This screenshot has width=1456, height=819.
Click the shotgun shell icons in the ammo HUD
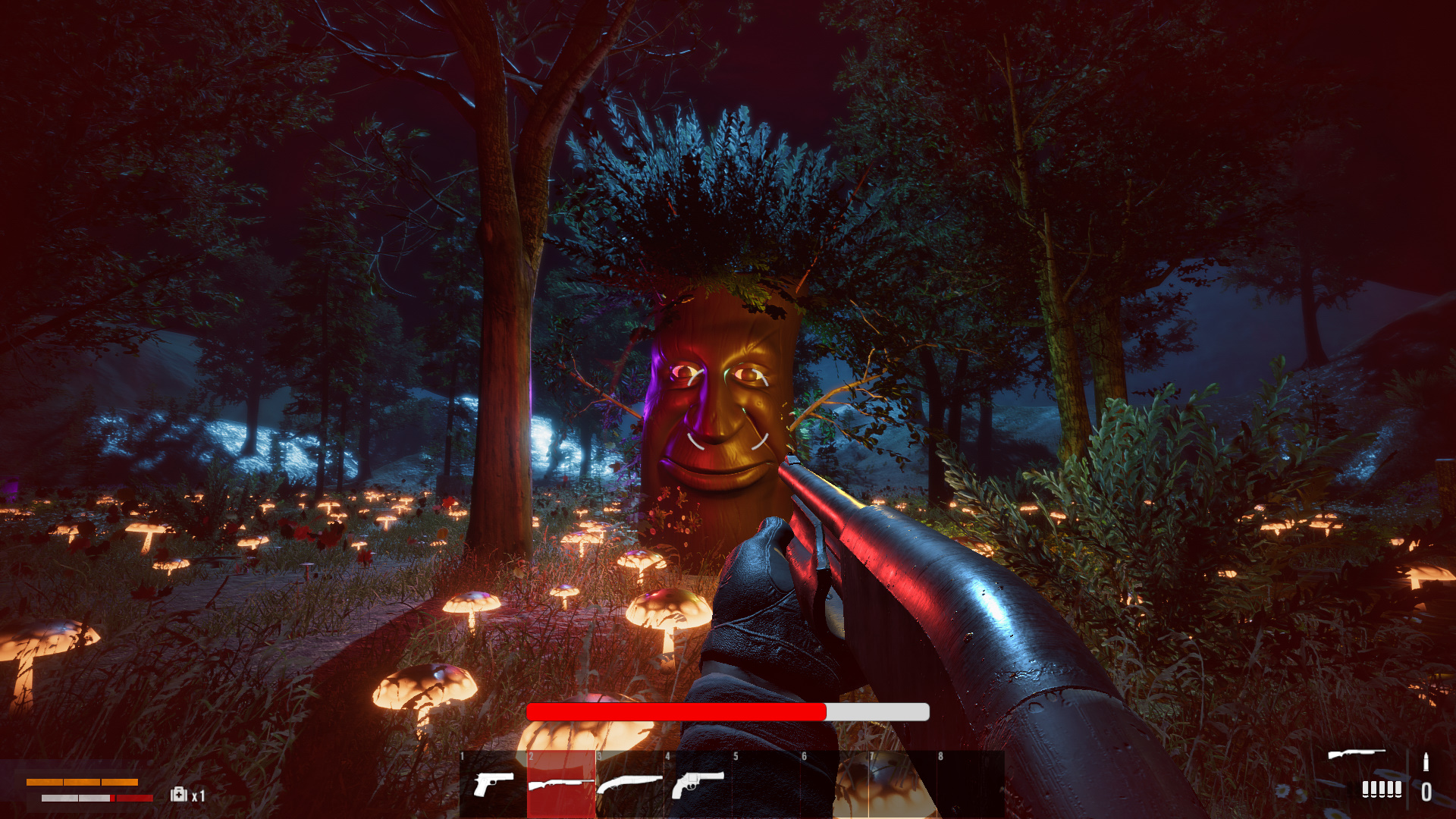pos(1382,789)
